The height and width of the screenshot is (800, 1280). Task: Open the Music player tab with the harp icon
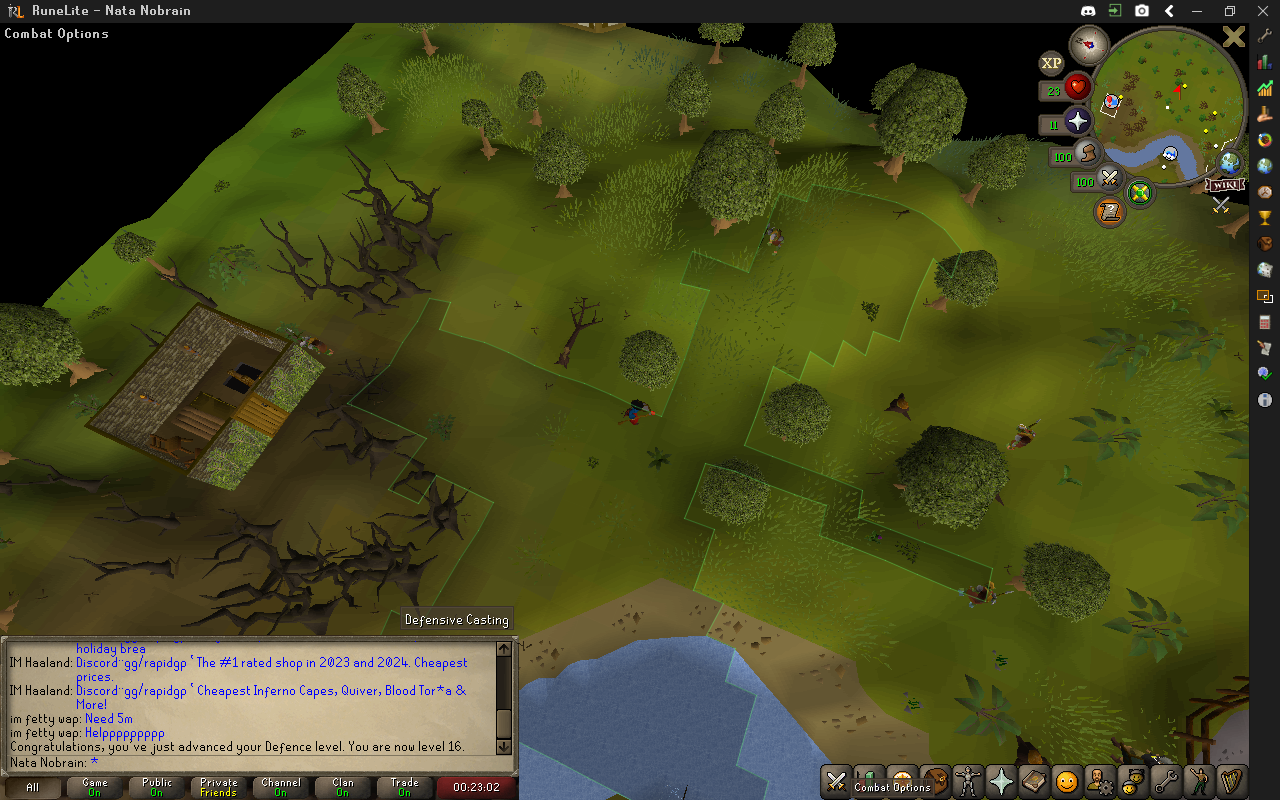[x=1233, y=781]
